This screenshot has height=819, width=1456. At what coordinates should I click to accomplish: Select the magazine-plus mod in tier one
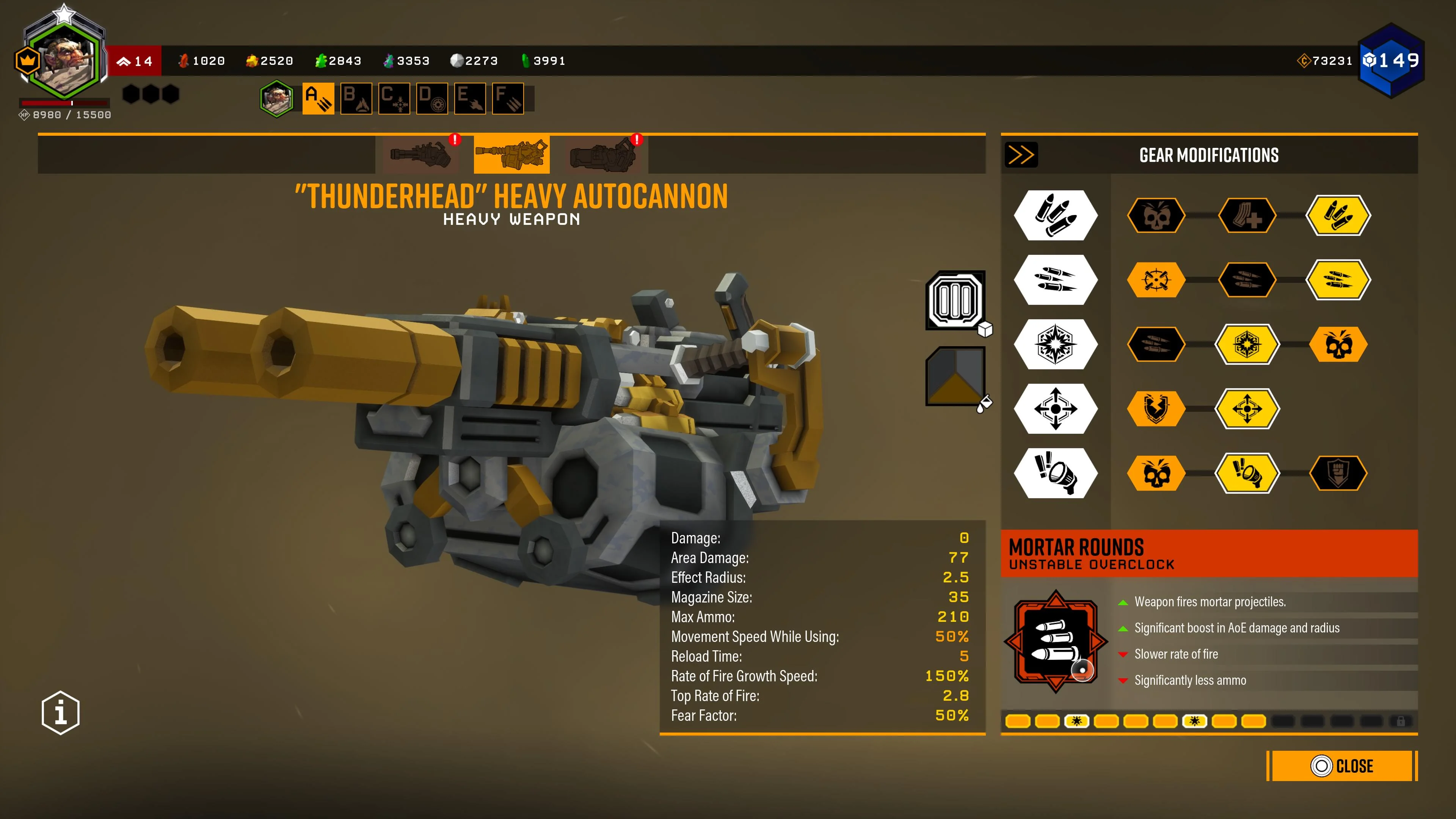coord(1247,215)
